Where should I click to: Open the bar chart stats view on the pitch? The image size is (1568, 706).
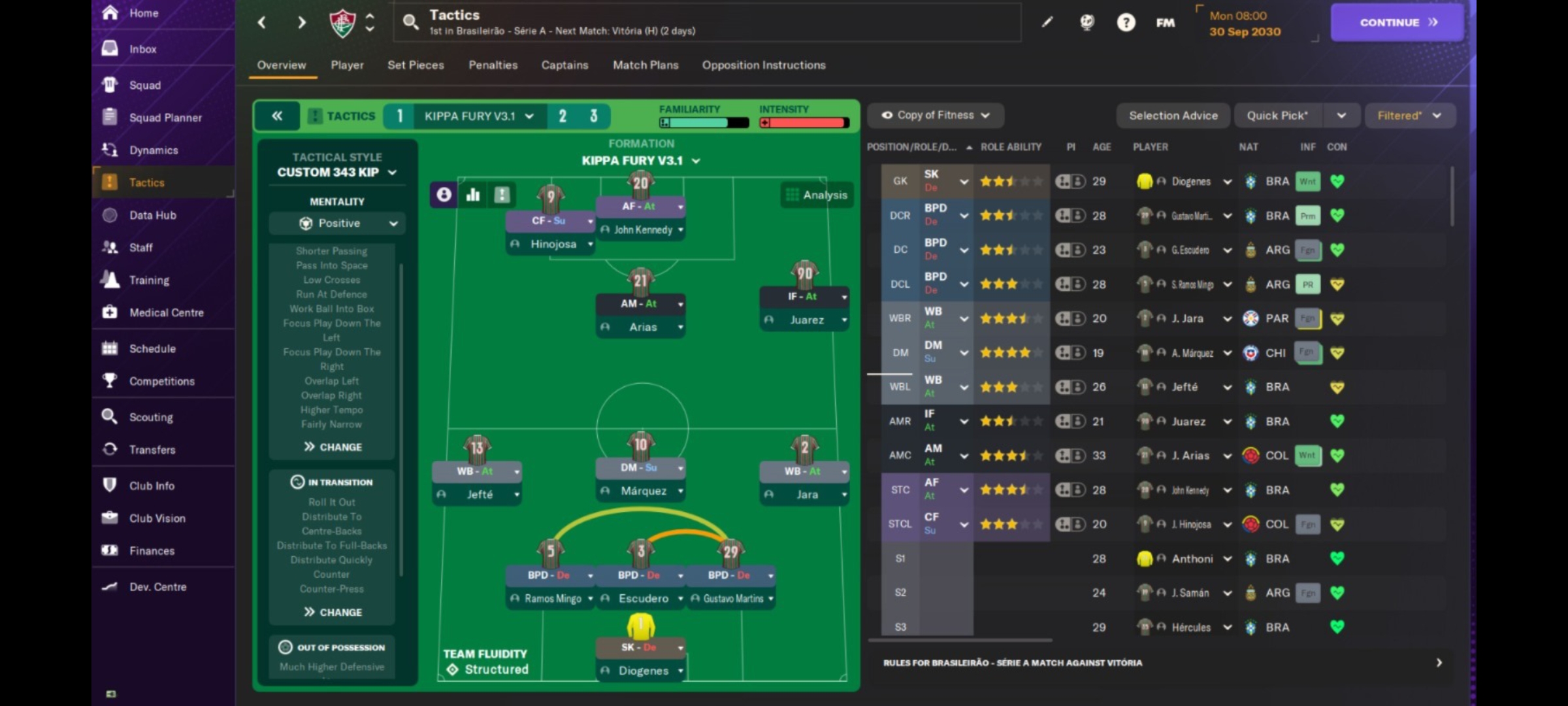472,194
